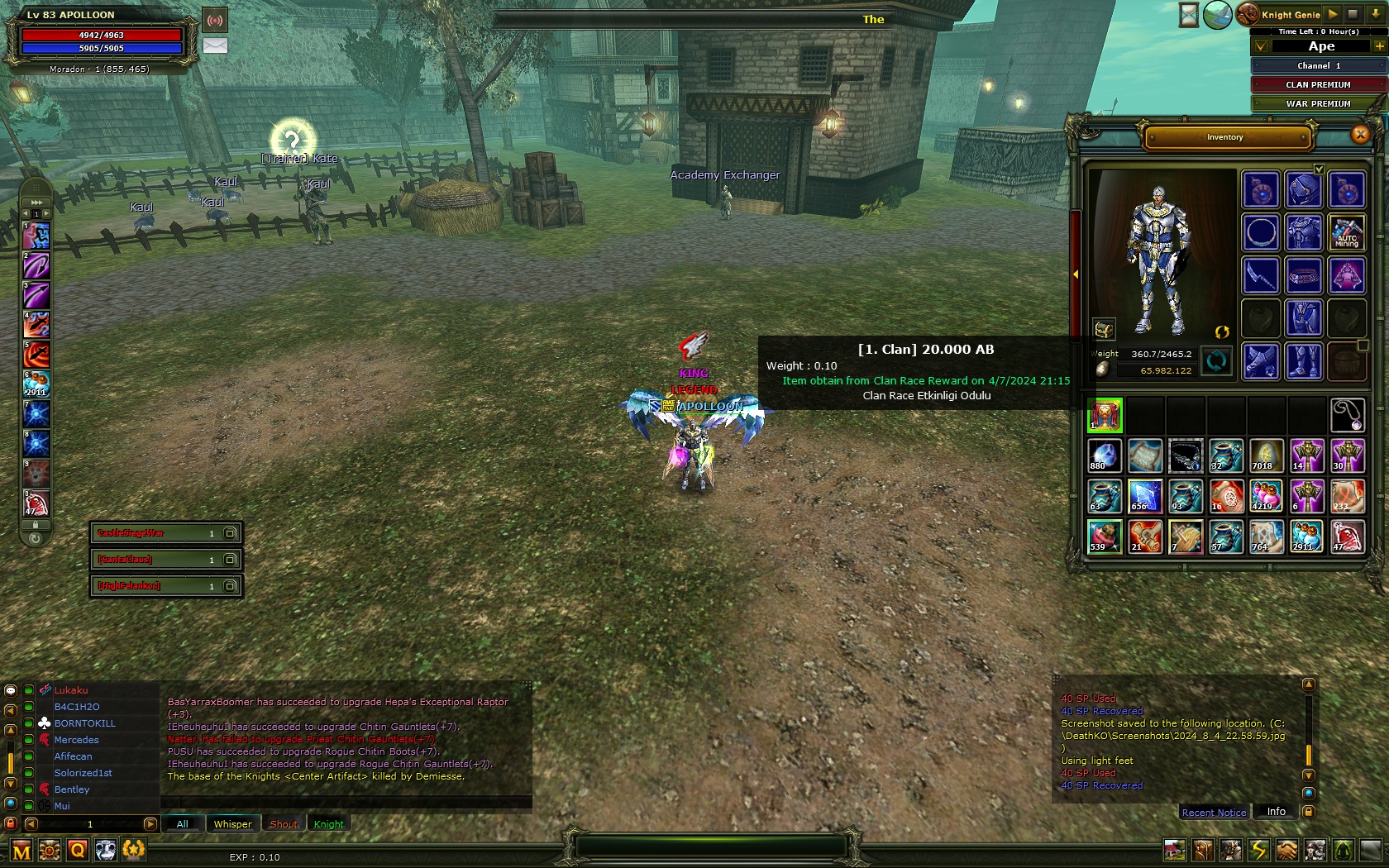This screenshot has width=1389, height=868.
Task: Switch to the Recent Notice tab
Action: [x=1214, y=813]
